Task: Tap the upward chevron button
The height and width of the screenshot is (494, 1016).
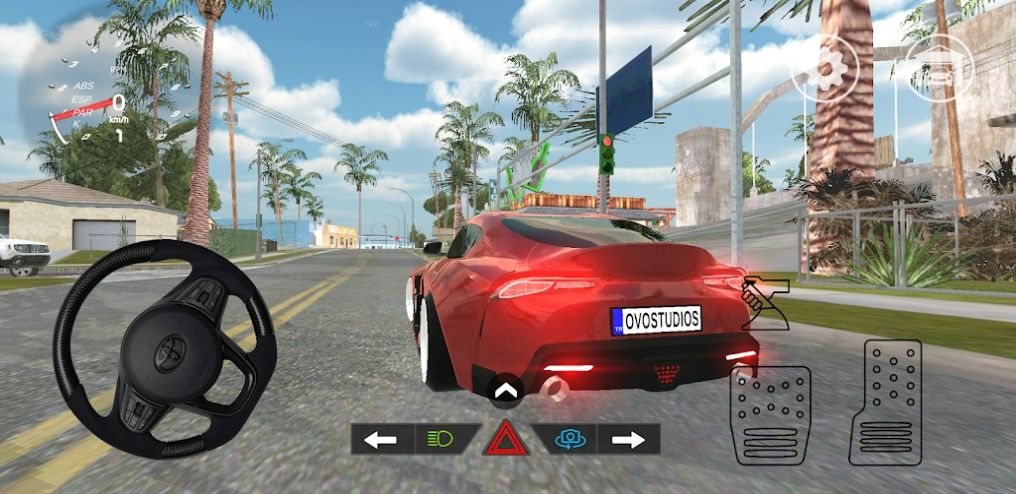Action: pyautogui.click(x=505, y=390)
